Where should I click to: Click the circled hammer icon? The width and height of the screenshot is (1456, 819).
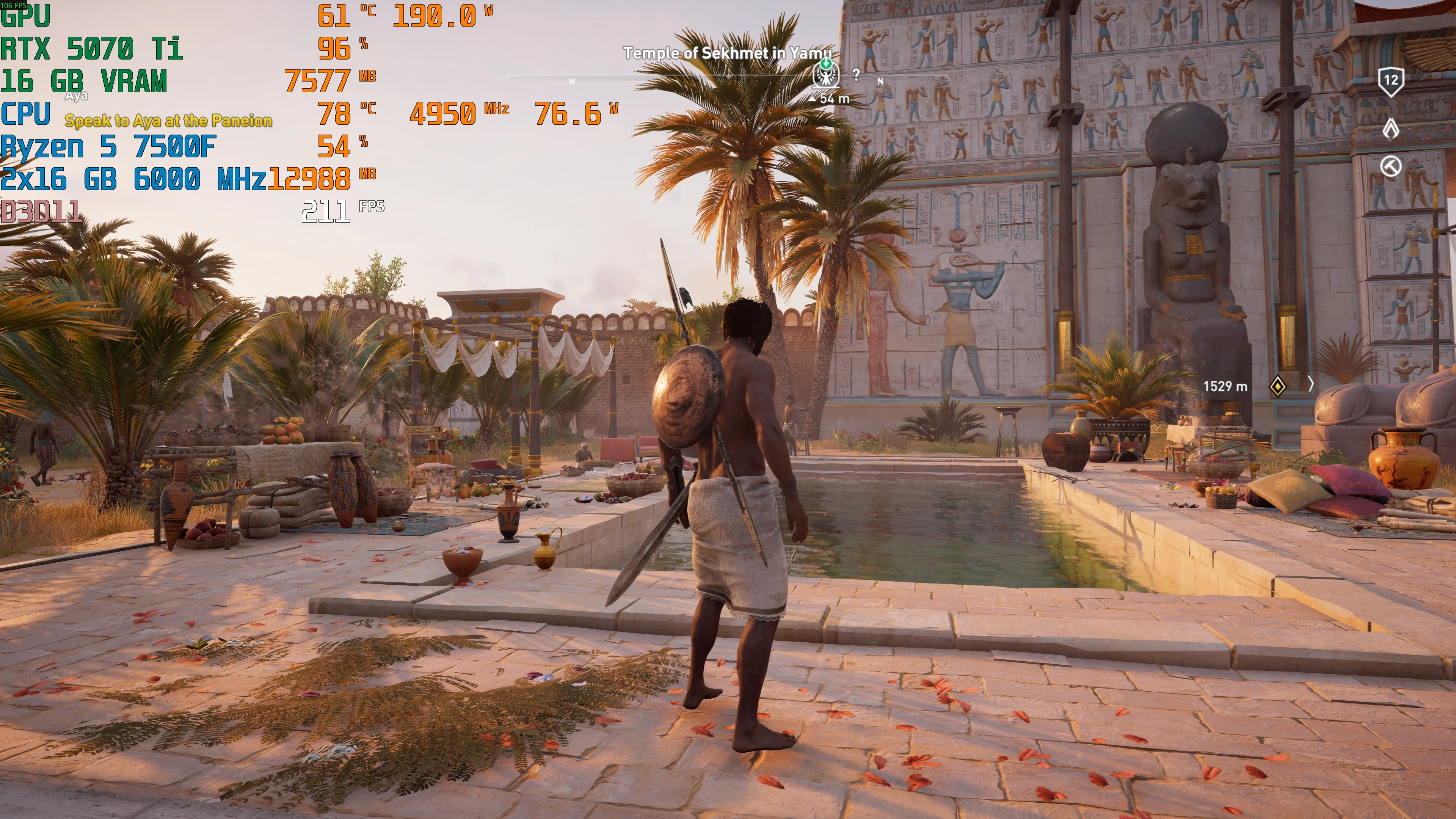[1390, 167]
